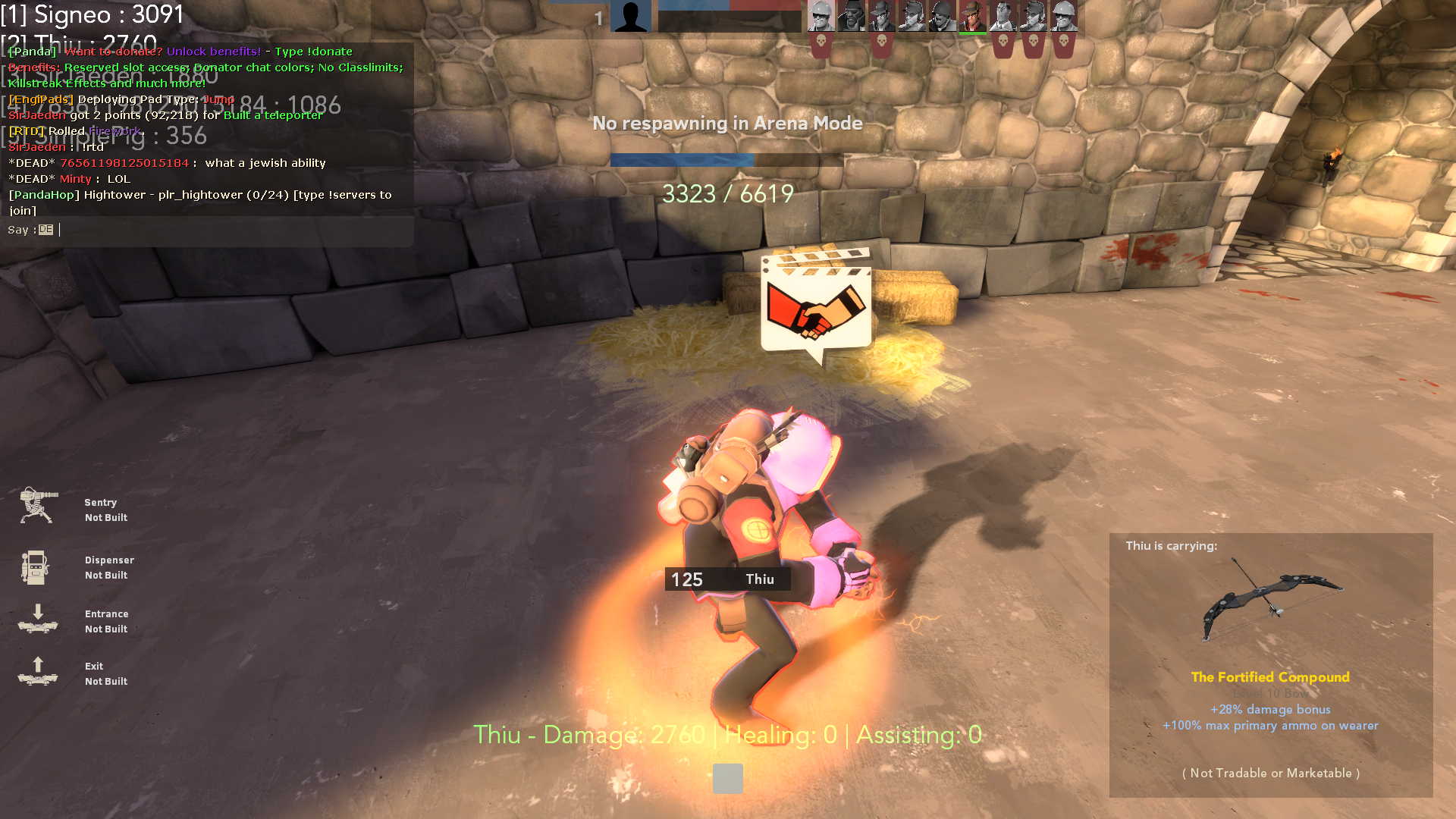Screen dimensions: 1456x819
Task: Click the black silhouette player avatar
Action: point(630,16)
